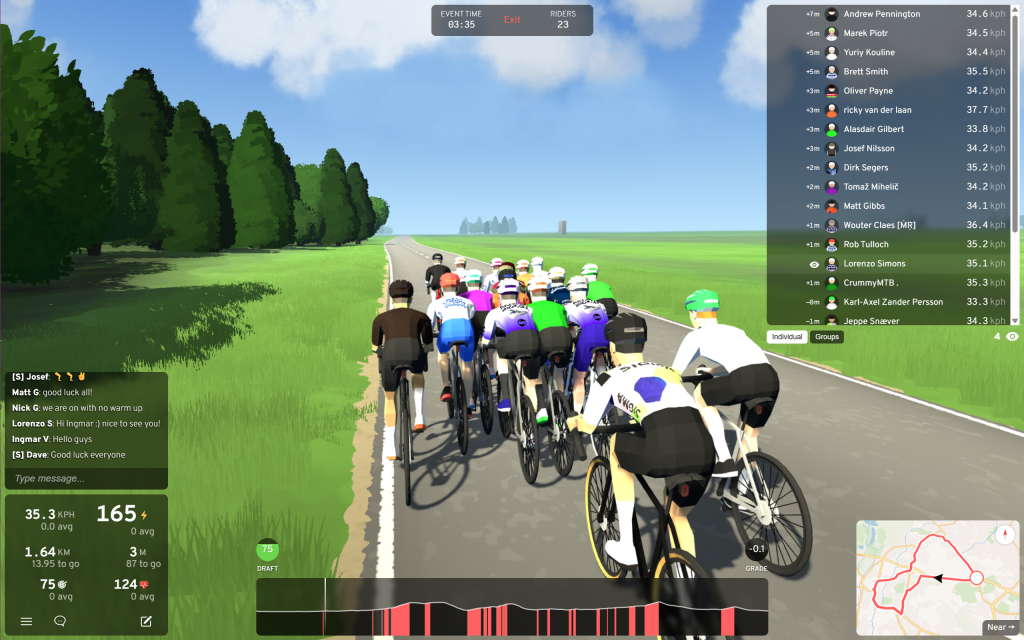Screen dimensions: 1024x640
Task: Toggle the Near map zoom button
Action: [x=999, y=627]
